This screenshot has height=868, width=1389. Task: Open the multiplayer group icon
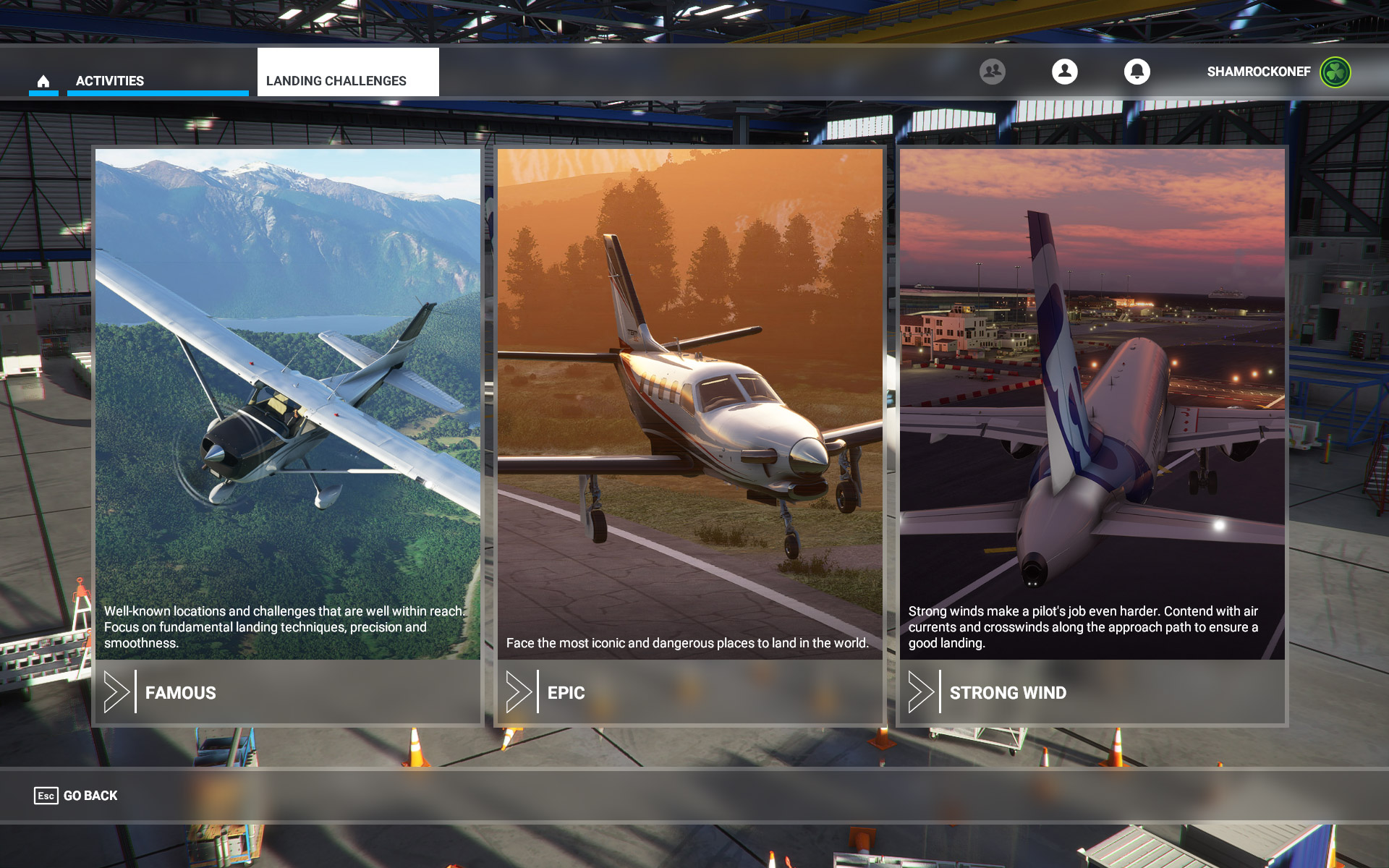[x=992, y=72]
